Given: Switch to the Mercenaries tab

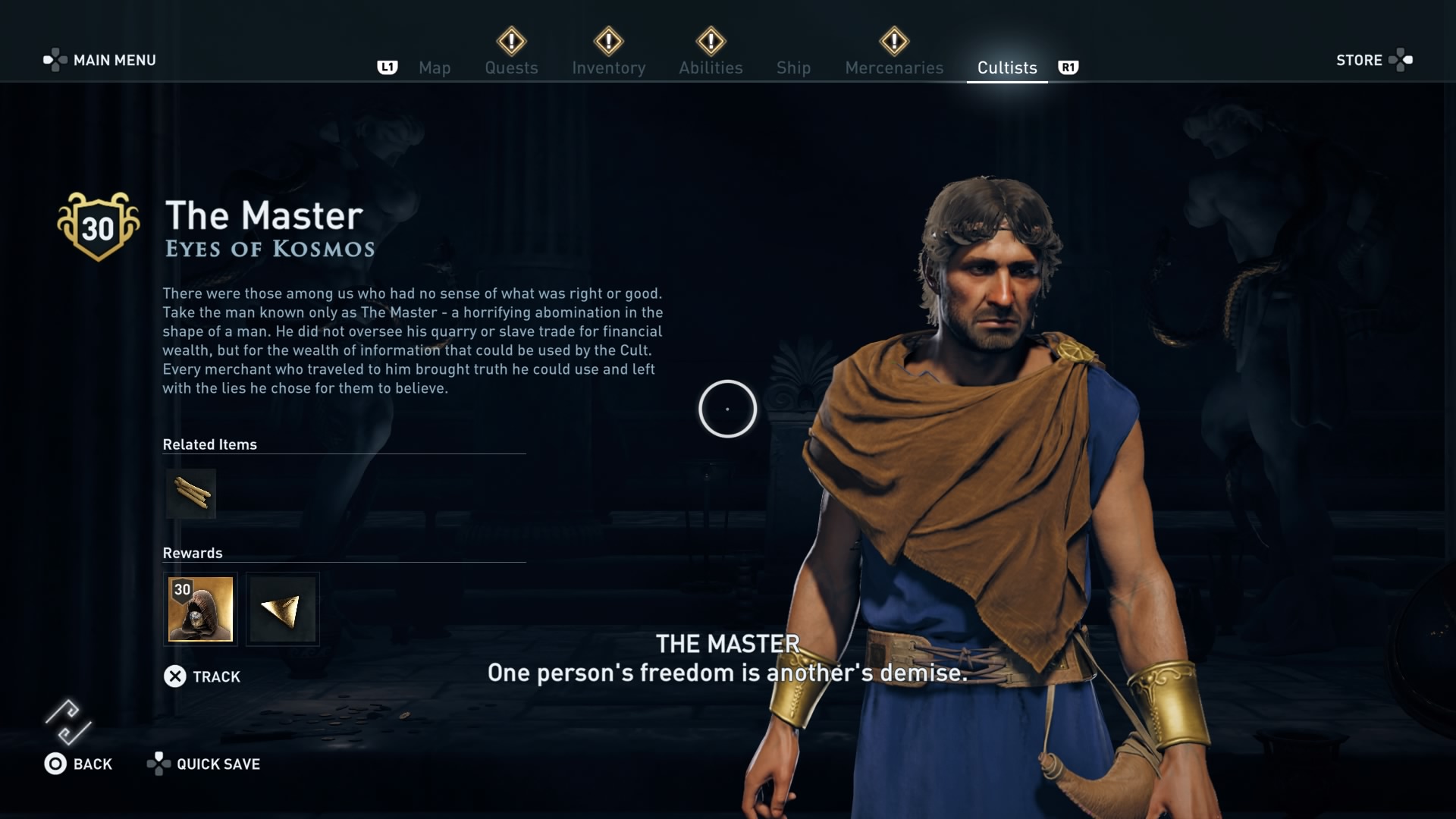Looking at the screenshot, I should coord(894,67).
